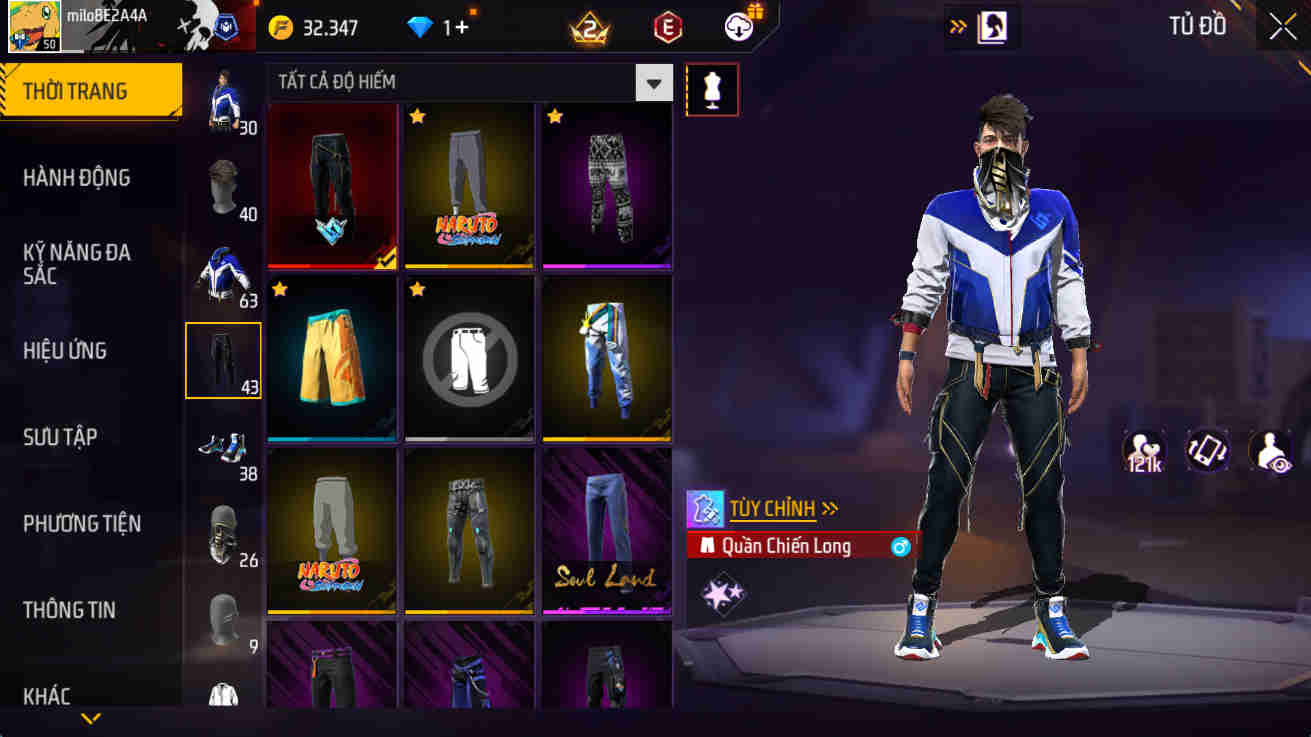
Task: Click the Tùy Chỉnh customize link
Action: click(774, 508)
